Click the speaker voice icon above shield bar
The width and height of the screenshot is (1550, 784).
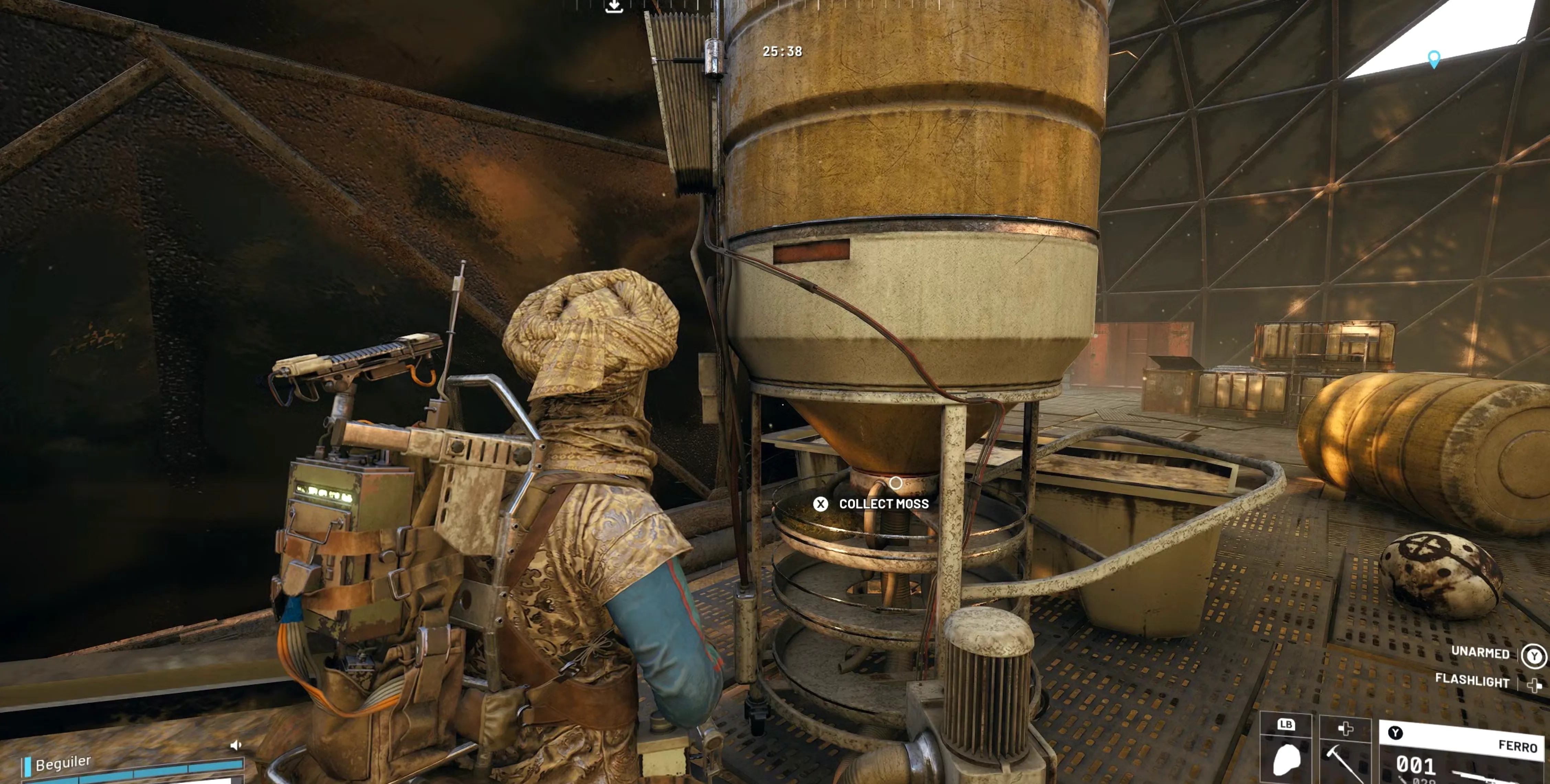tap(235, 746)
